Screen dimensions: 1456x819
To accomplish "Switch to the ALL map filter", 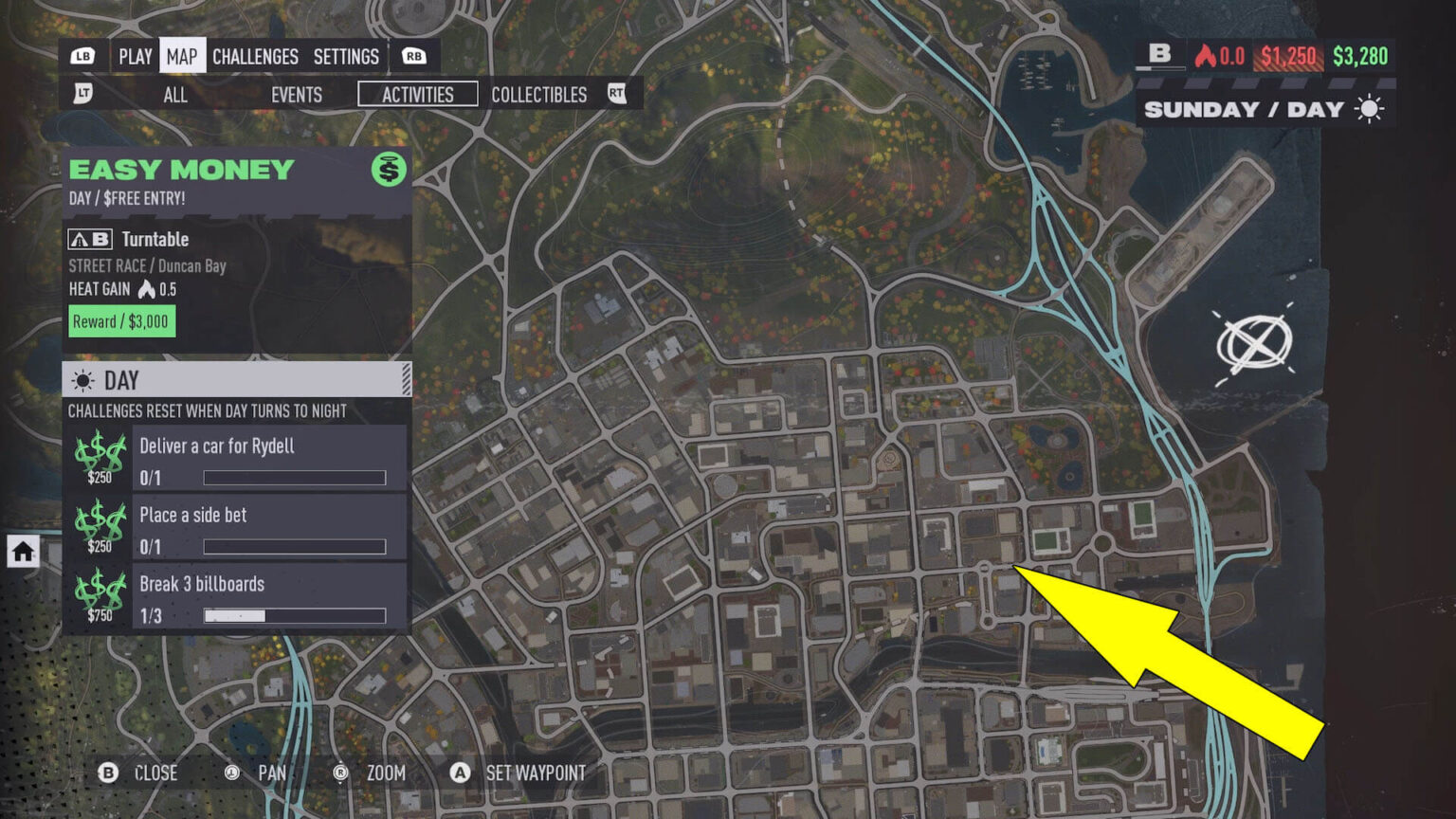I will click(x=174, y=95).
